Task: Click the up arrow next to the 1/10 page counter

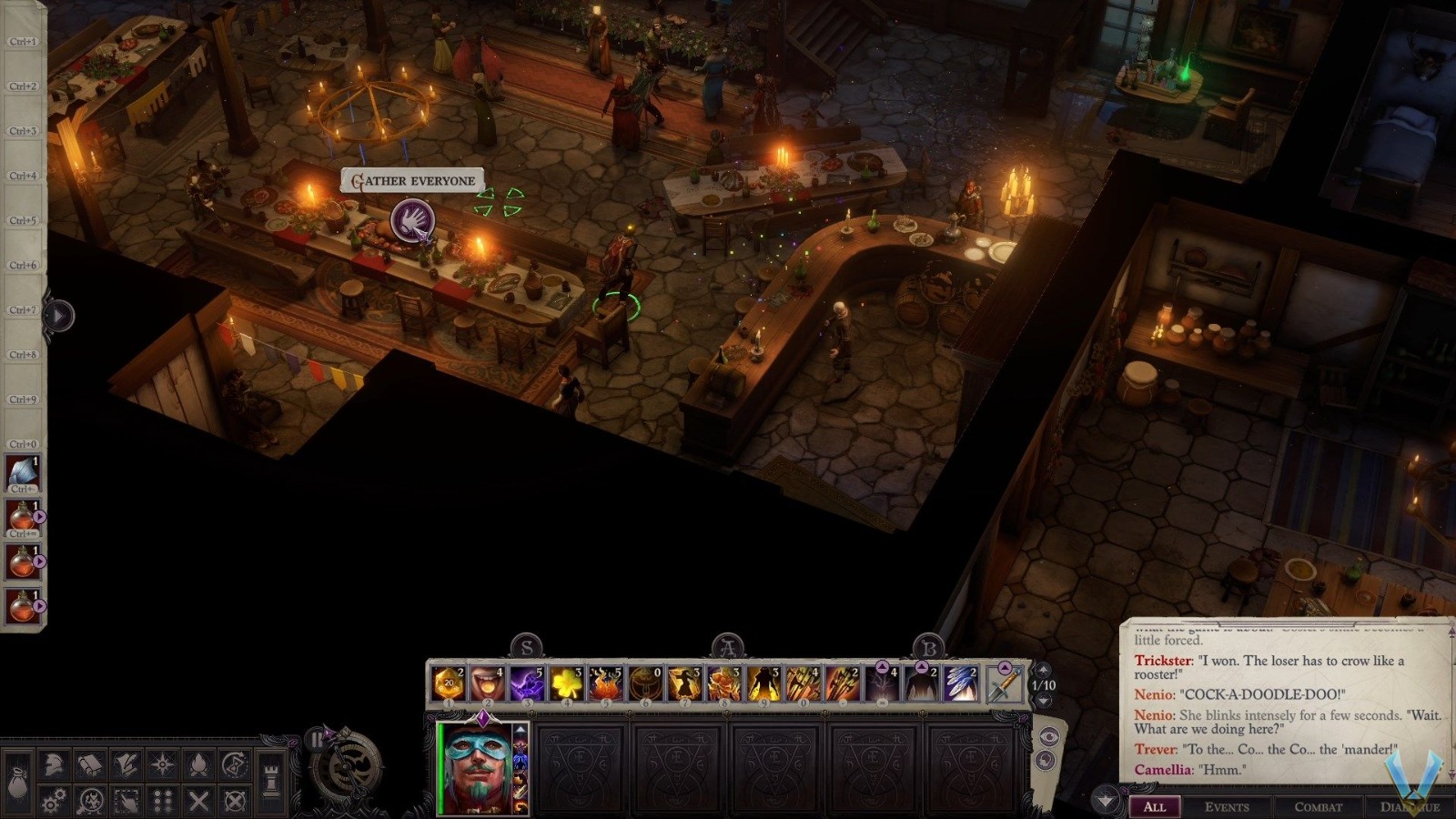Action: pyautogui.click(x=1043, y=670)
